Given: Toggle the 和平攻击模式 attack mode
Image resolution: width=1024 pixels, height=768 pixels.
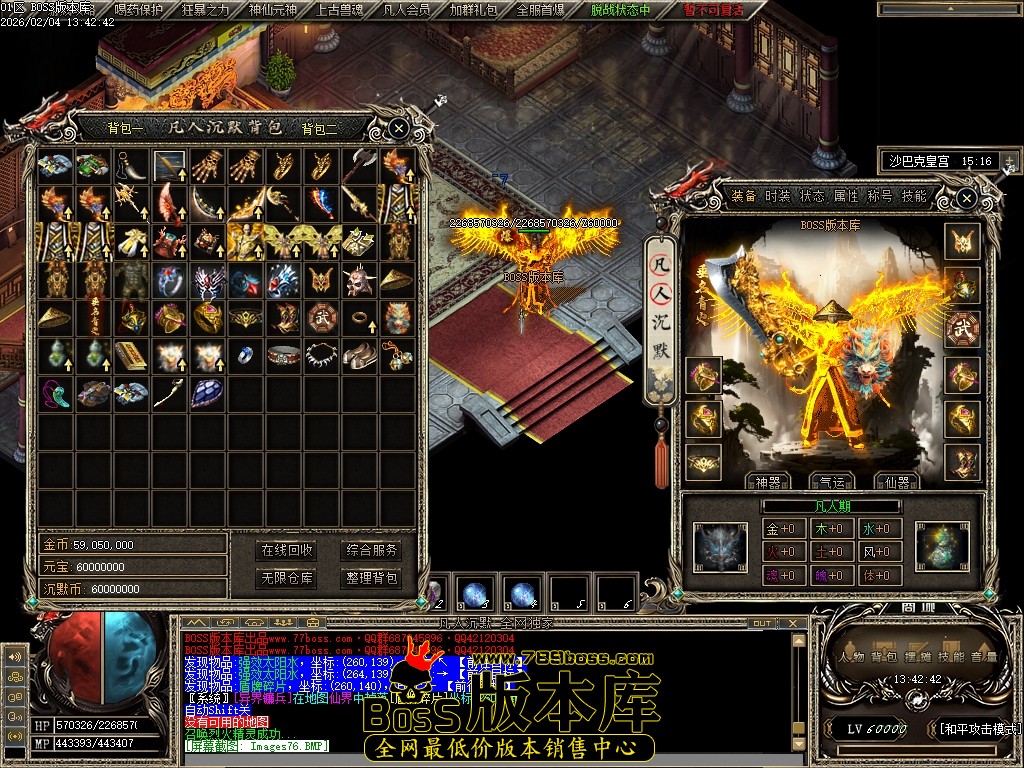Looking at the screenshot, I should coord(979,729).
